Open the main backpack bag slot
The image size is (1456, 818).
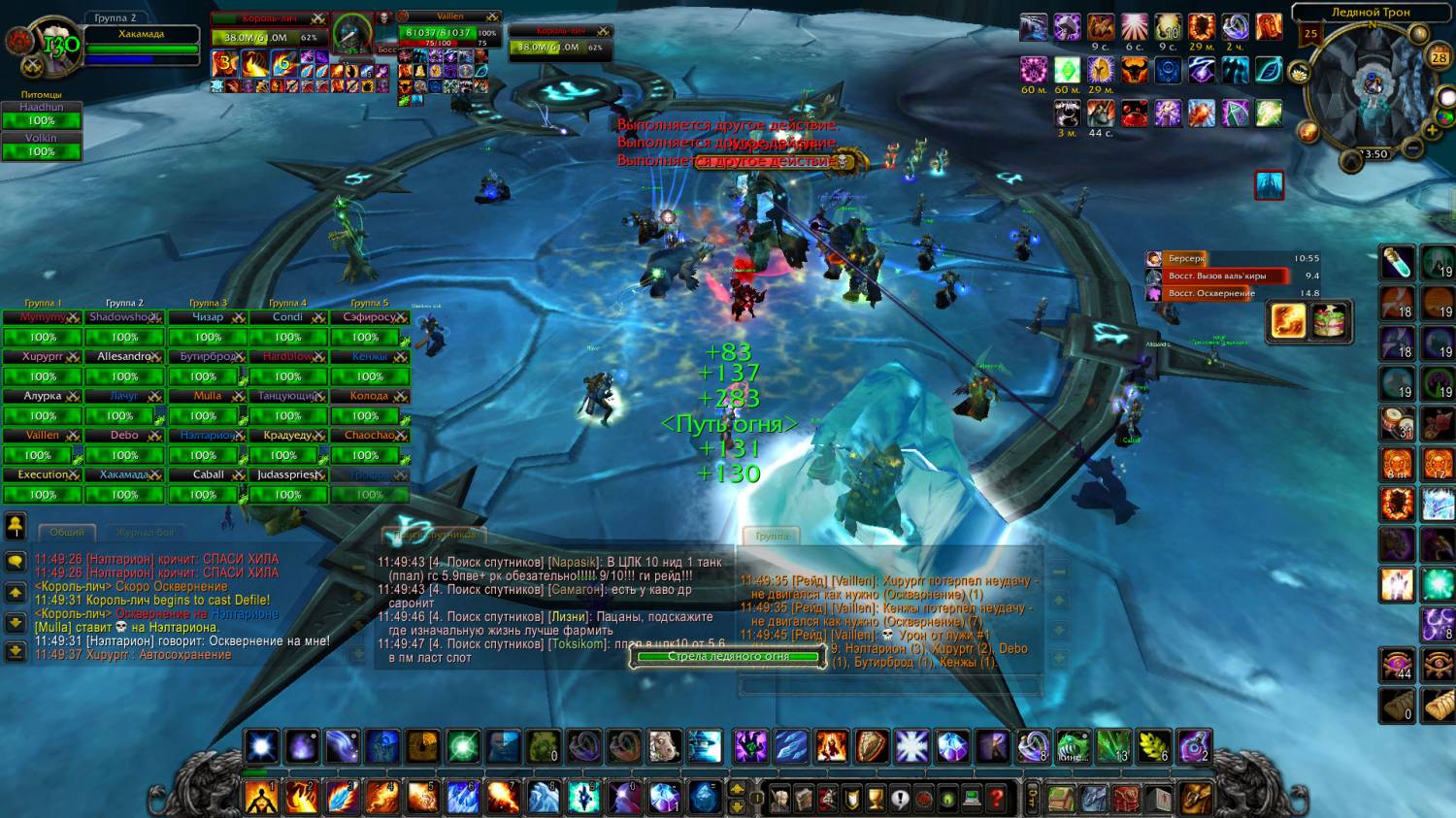click(1196, 799)
